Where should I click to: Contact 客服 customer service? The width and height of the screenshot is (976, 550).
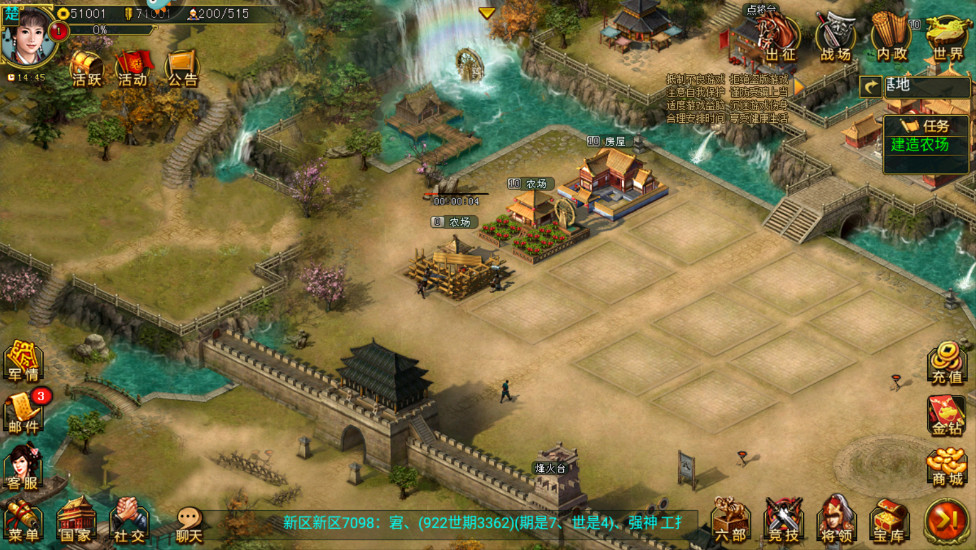[x=22, y=467]
